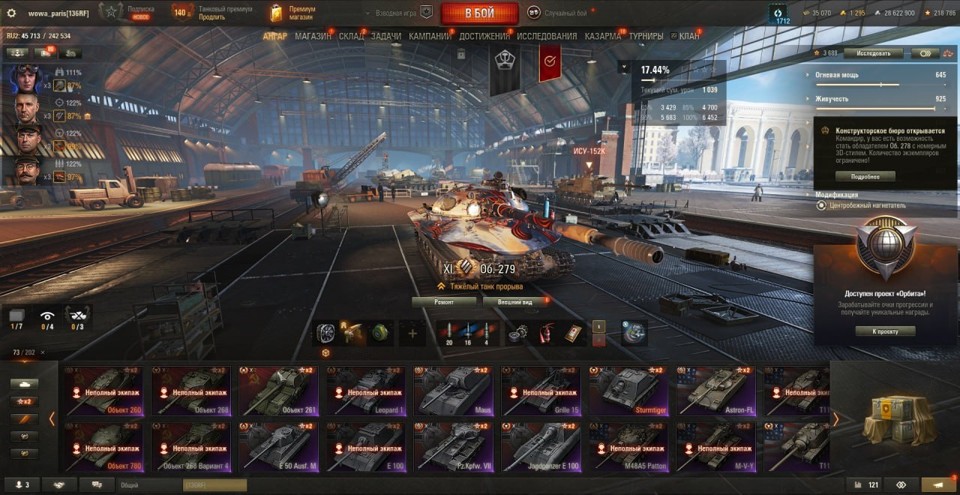Image resolution: width=960 pixels, height=495 pixels.
Task: Open the ТУРНИРЫ (tournaments) tab
Action: coord(652,36)
